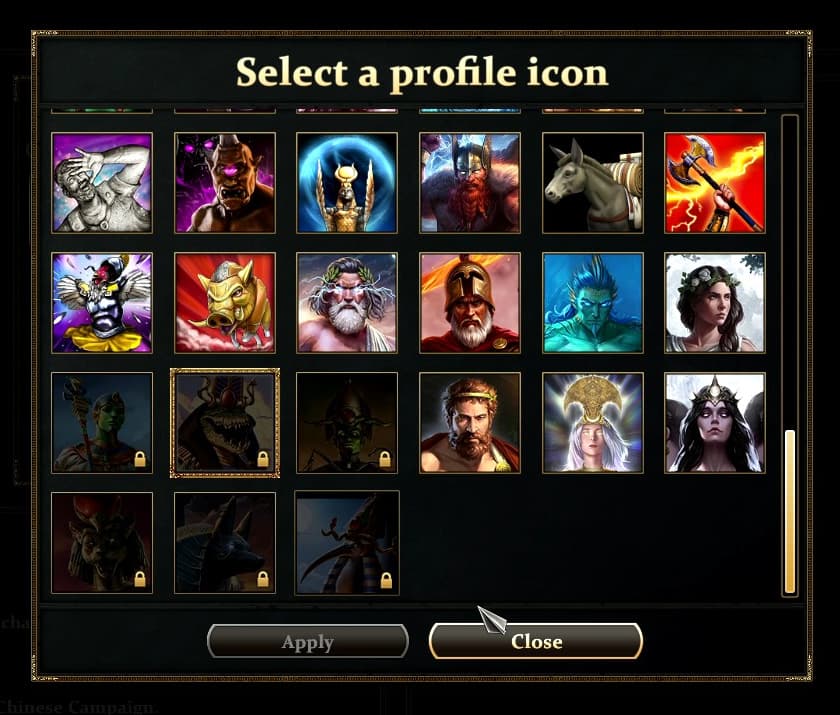Select the locked crocodile god icon
The height and width of the screenshot is (715, 840).
point(225,423)
